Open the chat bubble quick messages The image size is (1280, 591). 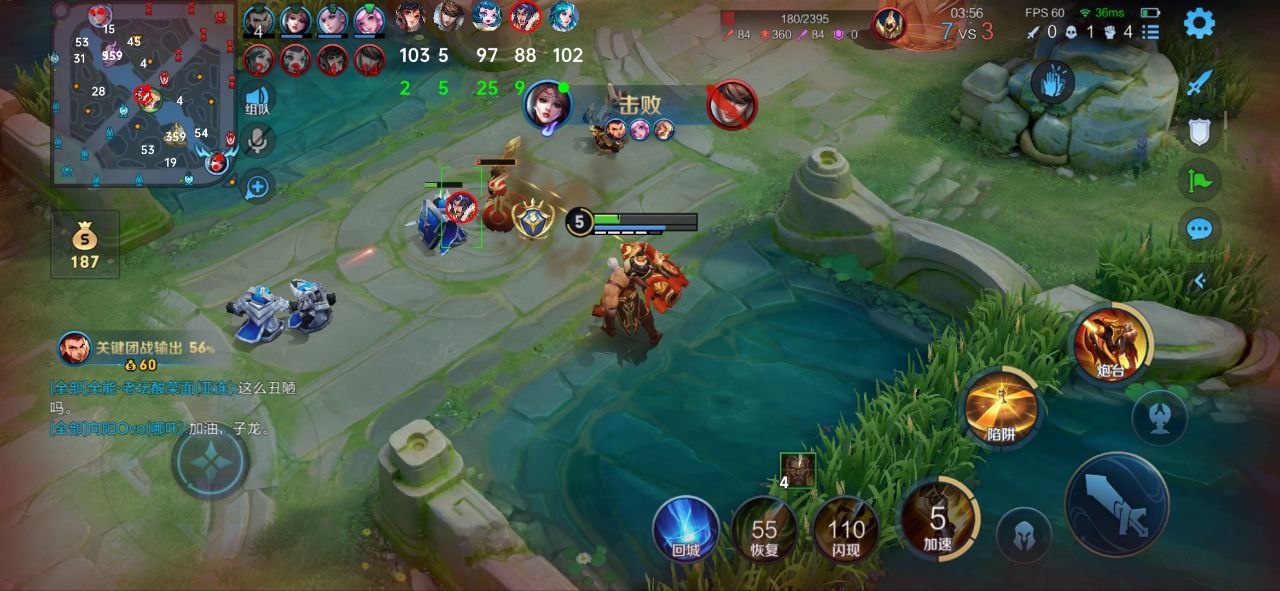1199,230
